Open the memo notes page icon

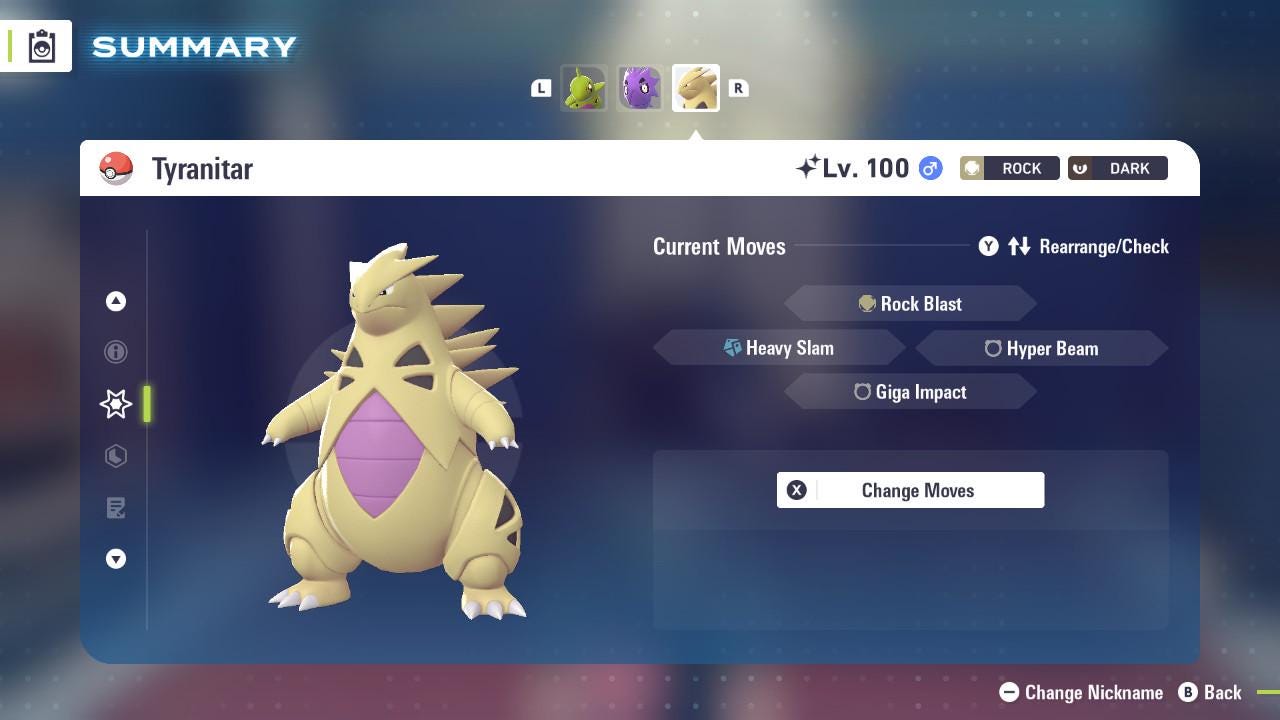[116, 508]
